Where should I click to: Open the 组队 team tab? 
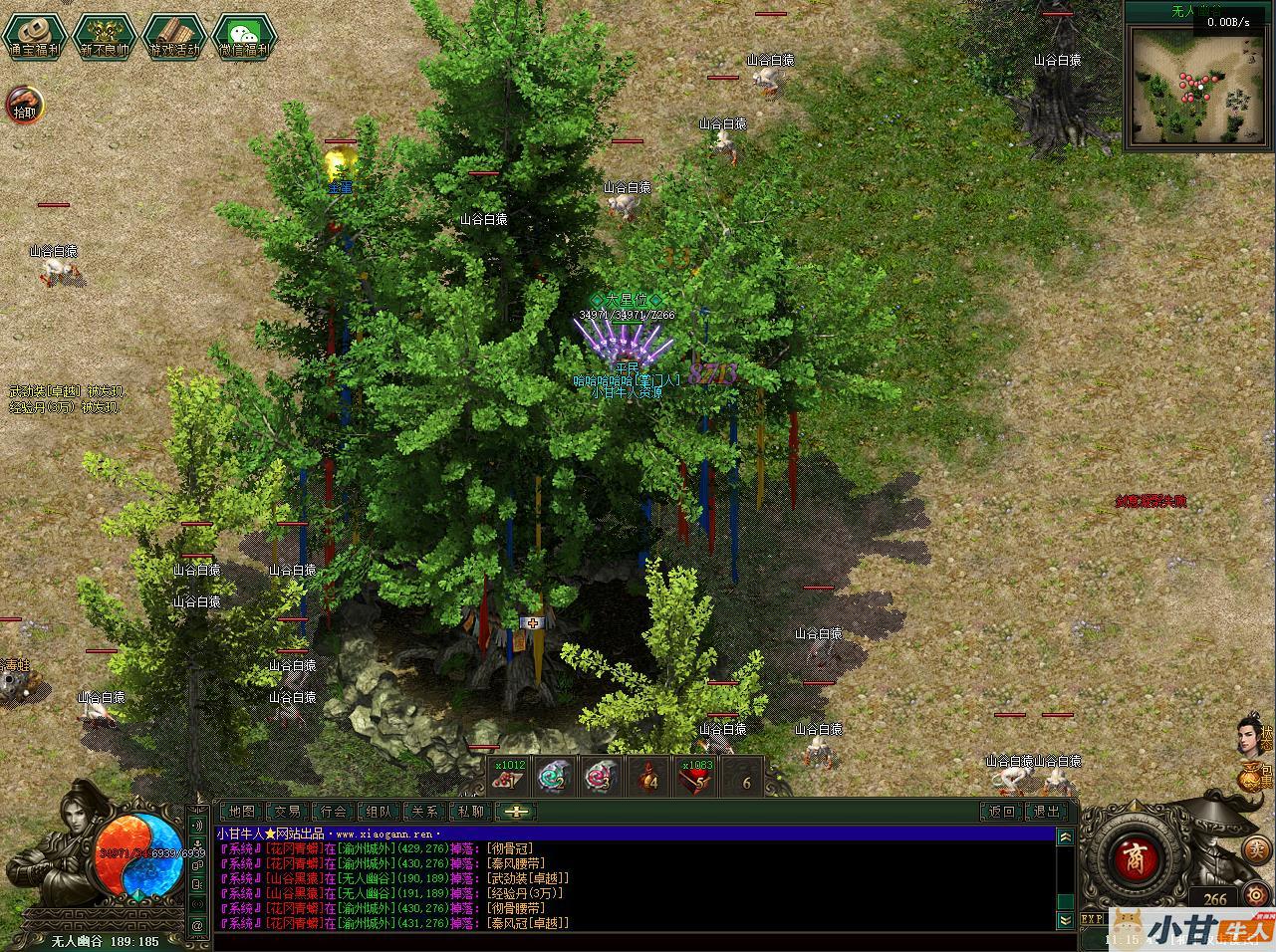coord(380,812)
